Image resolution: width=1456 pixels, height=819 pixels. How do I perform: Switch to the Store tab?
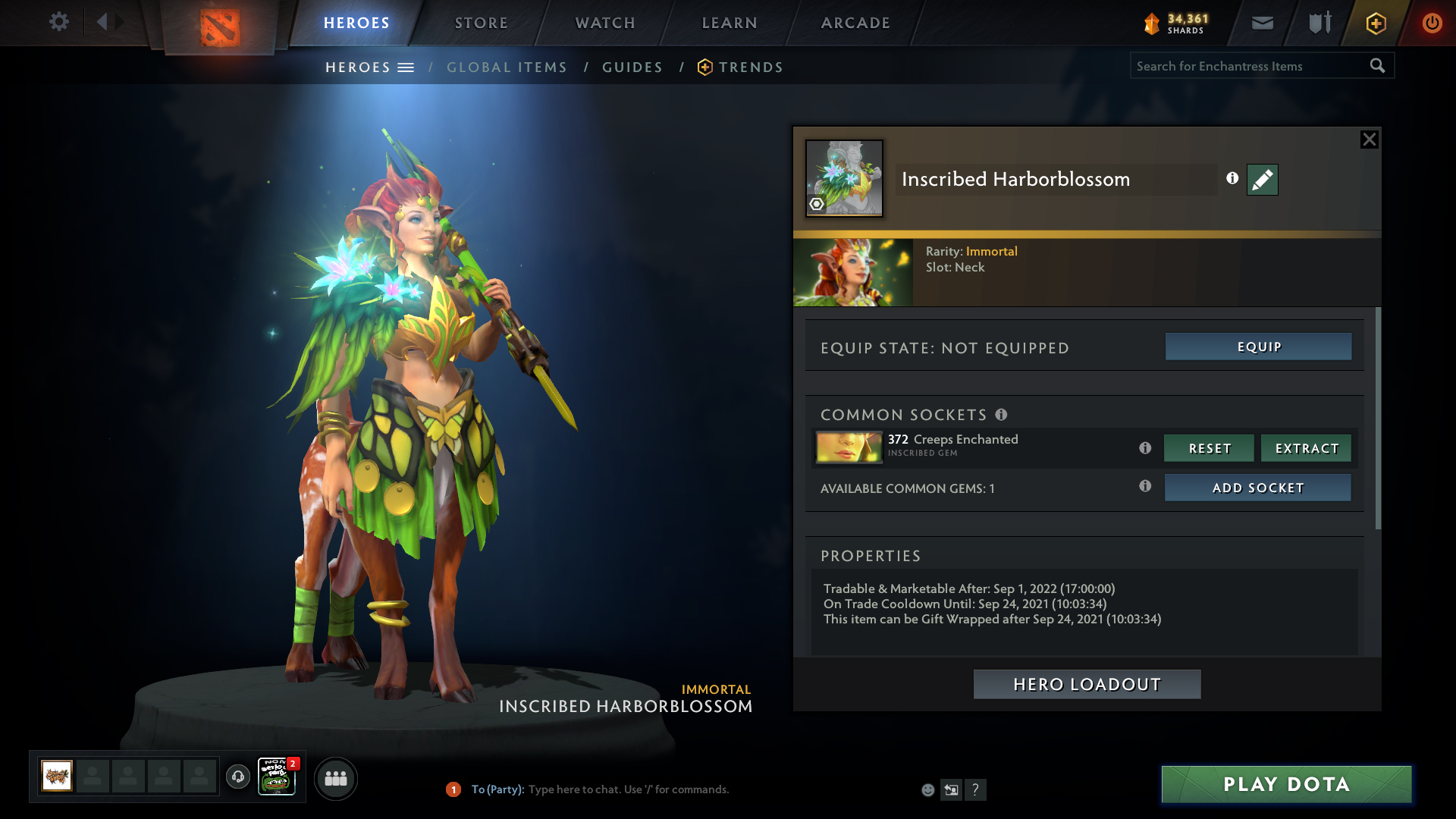point(482,23)
